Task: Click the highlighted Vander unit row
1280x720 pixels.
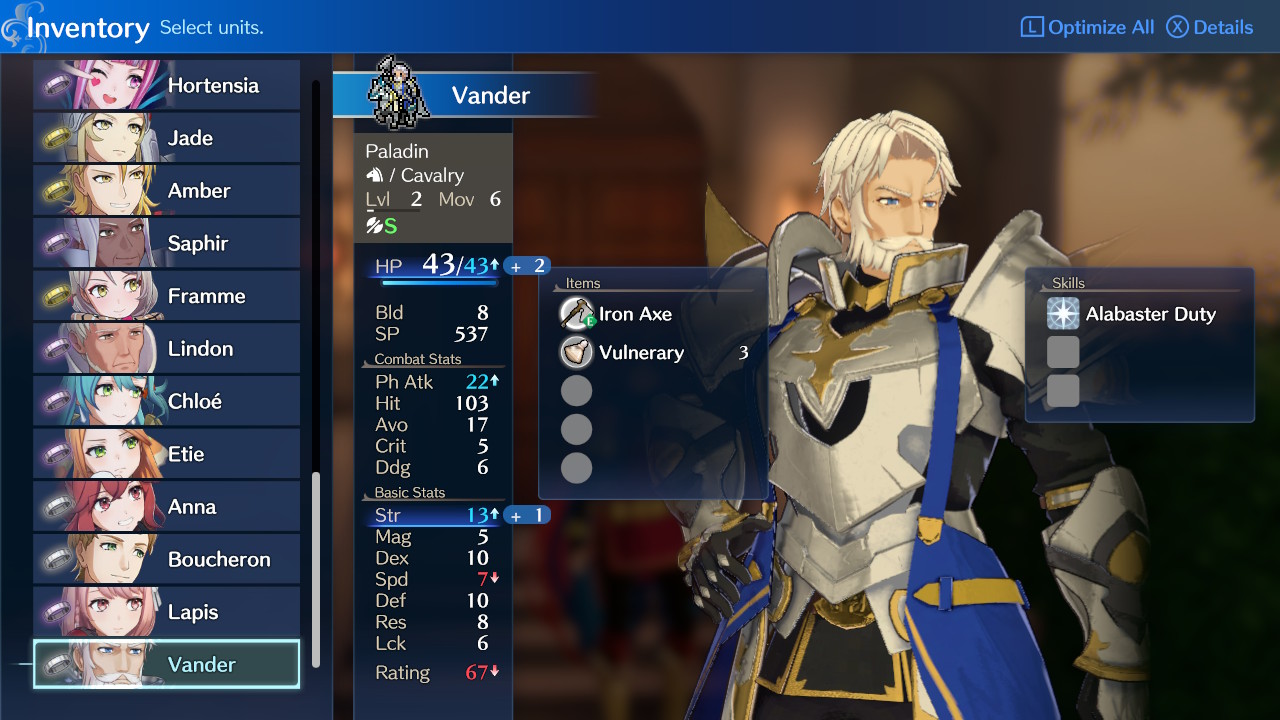Action: click(x=167, y=665)
